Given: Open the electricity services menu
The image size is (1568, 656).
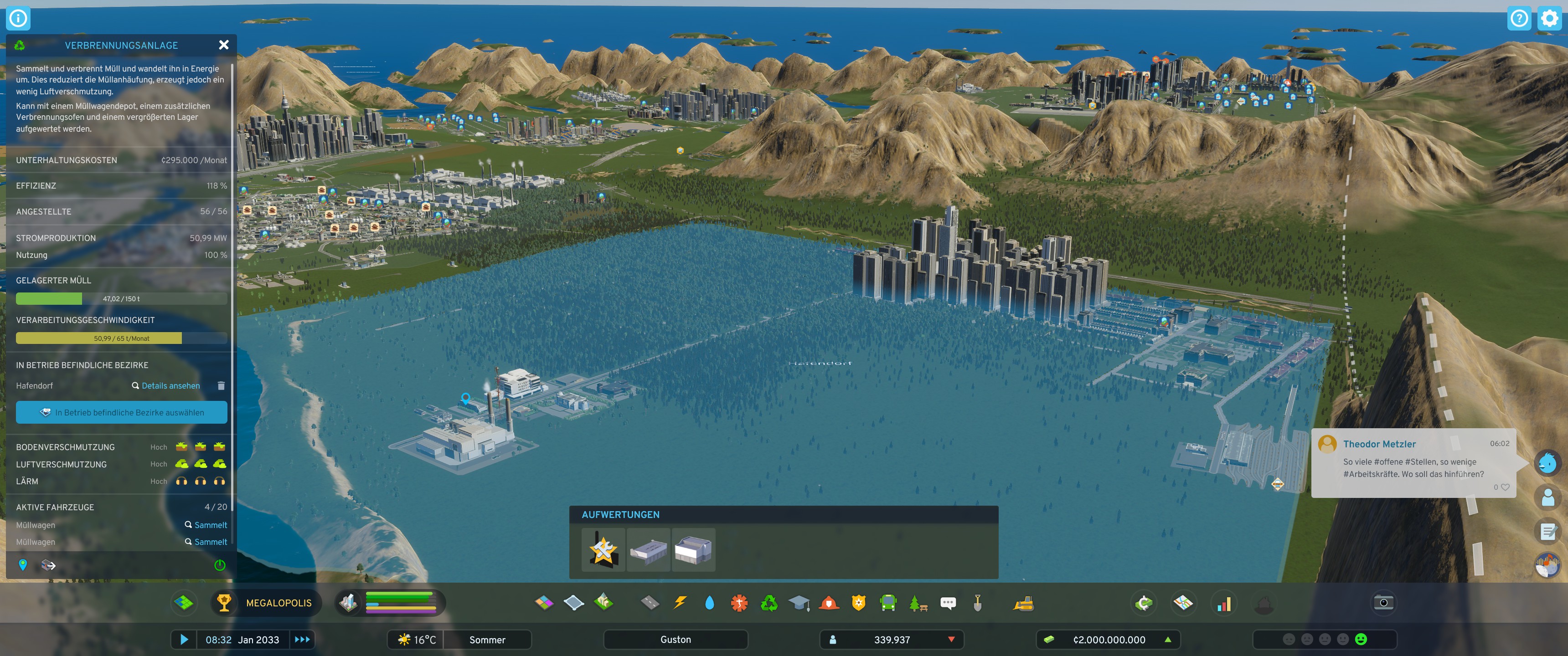Looking at the screenshot, I should (679, 603).
